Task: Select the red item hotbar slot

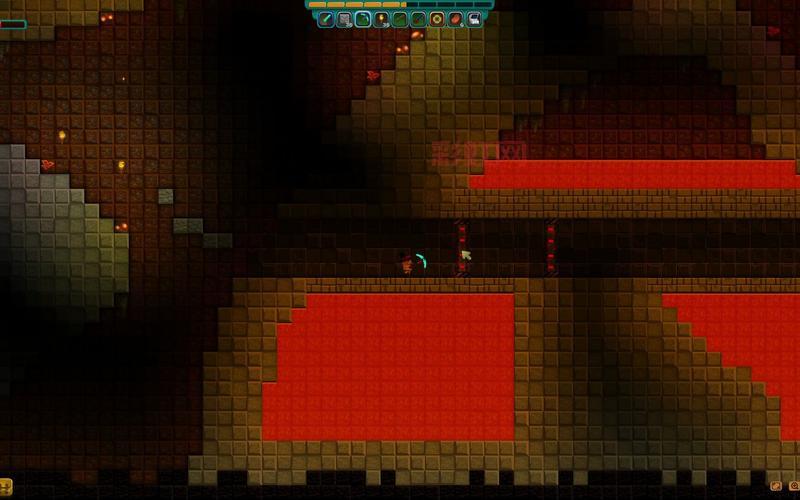Action: pyautogui.click(x=455, y=18)
